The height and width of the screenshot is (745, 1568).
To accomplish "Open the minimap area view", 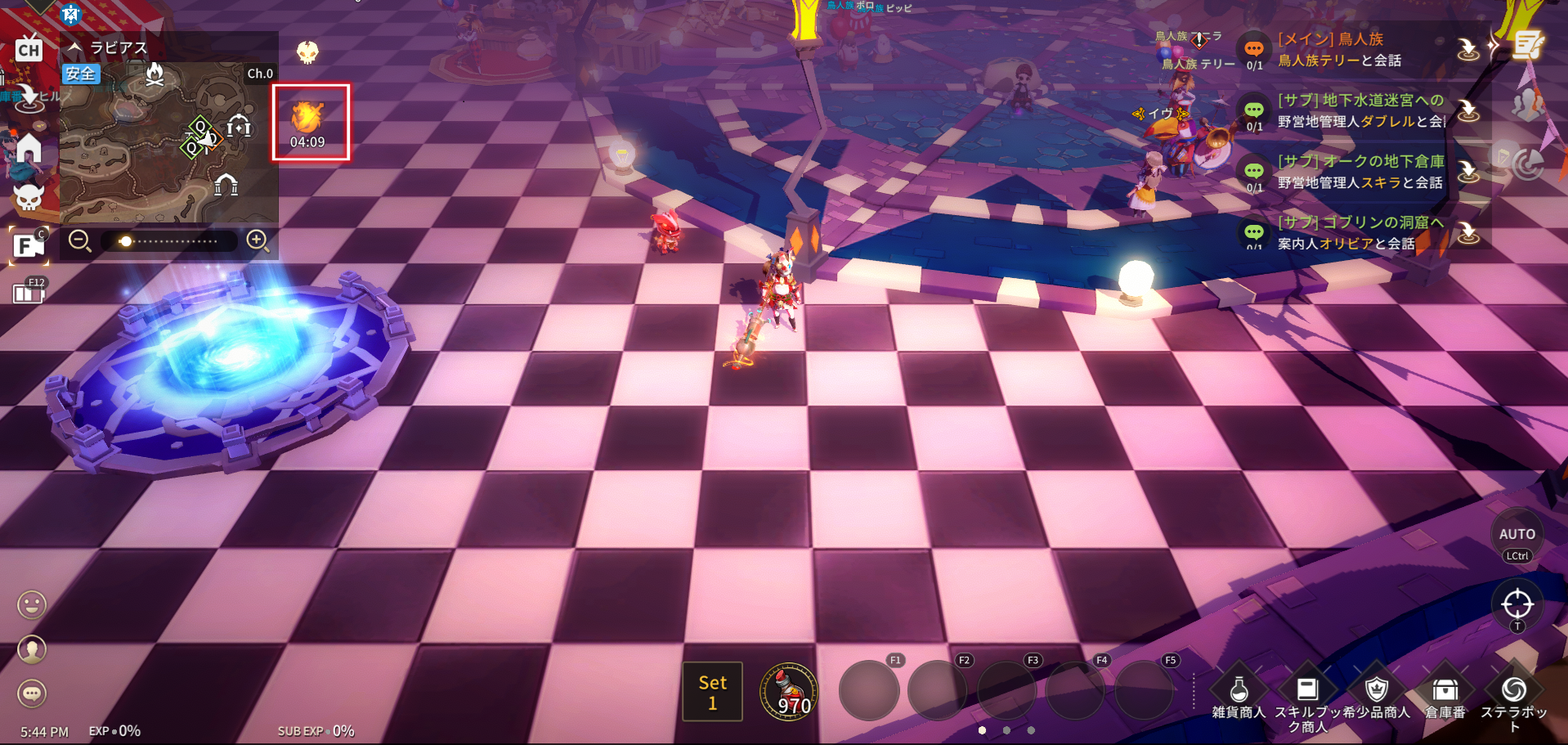I will [164, 143].
